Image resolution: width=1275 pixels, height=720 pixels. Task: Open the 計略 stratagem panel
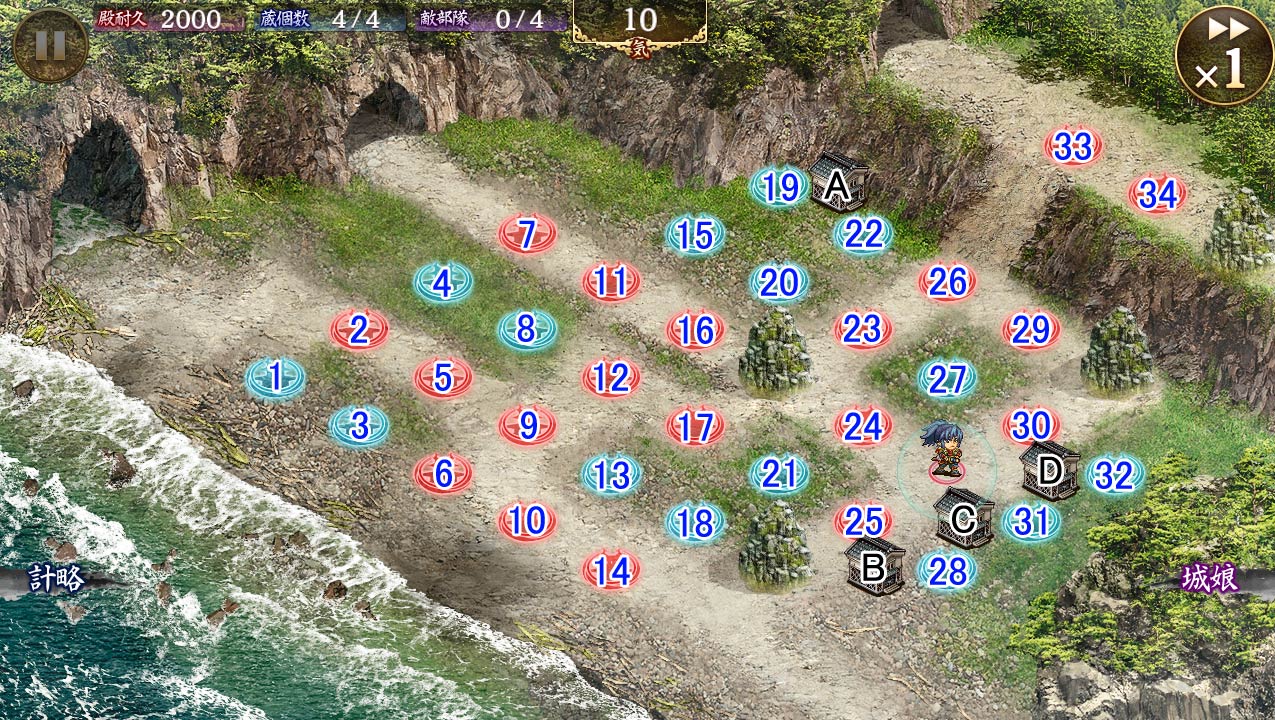(x=55, y=579)
